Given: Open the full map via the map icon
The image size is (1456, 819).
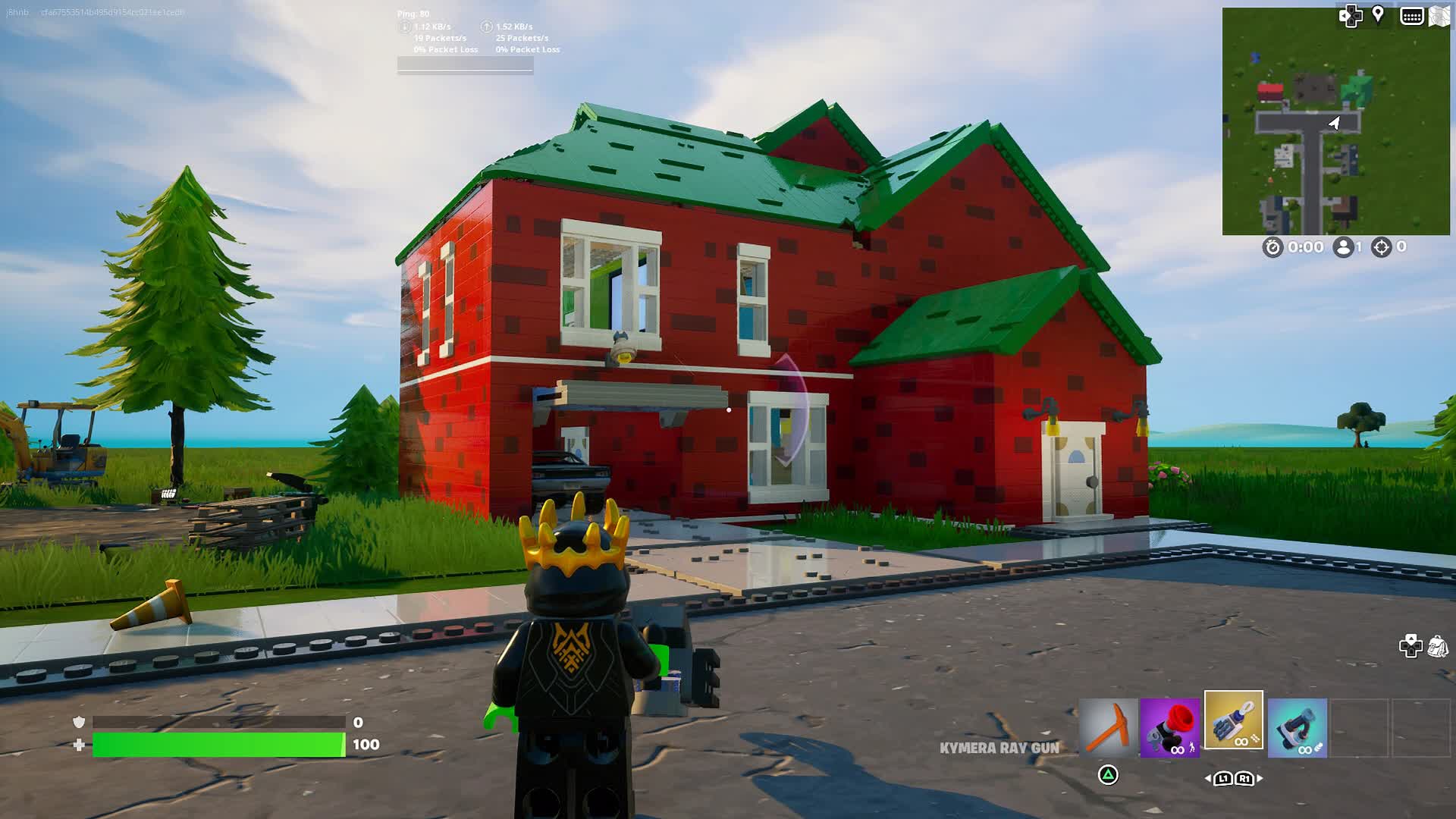Looking at the screenshot, I should 1440,15.
